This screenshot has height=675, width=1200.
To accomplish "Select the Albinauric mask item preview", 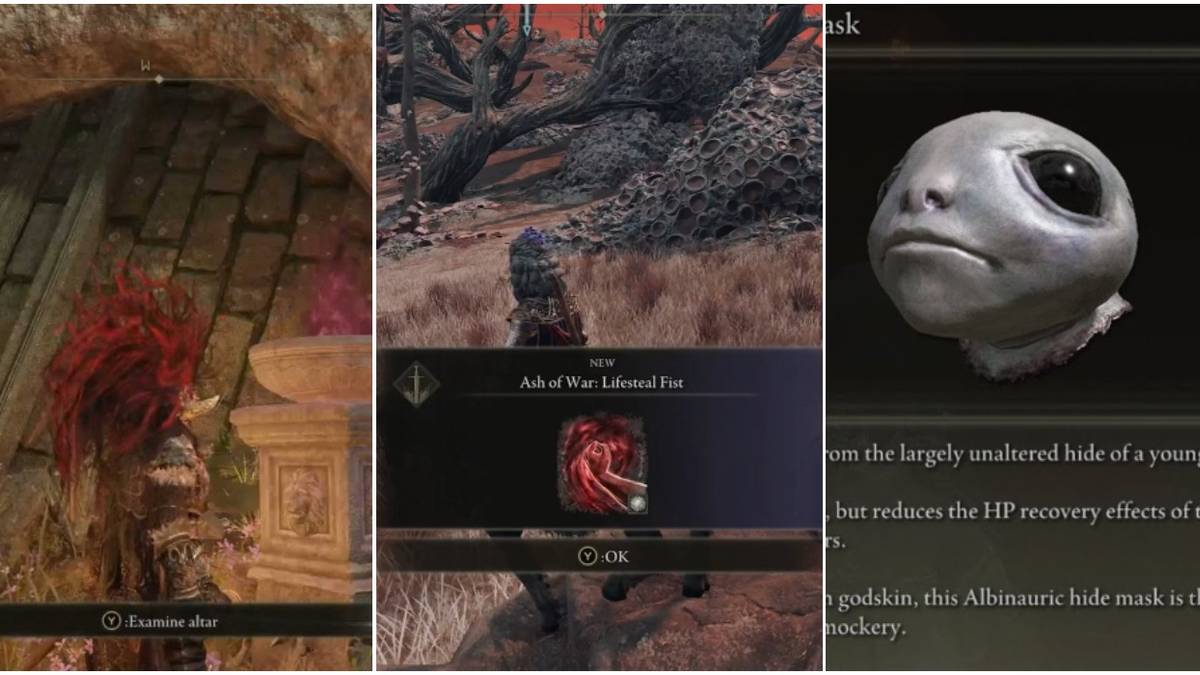I will click(1005, 240).
